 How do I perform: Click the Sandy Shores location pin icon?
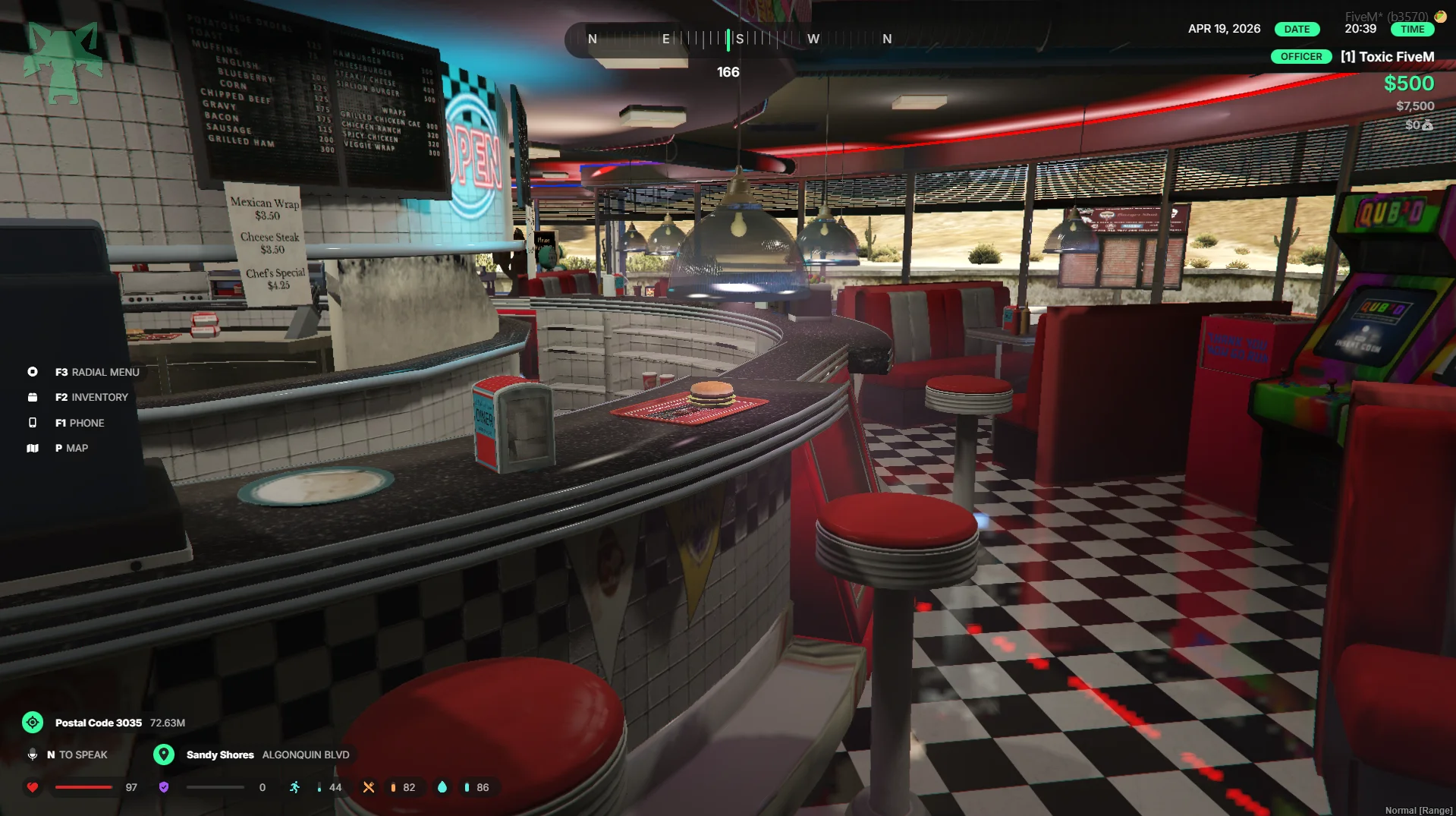coord(164,755)
